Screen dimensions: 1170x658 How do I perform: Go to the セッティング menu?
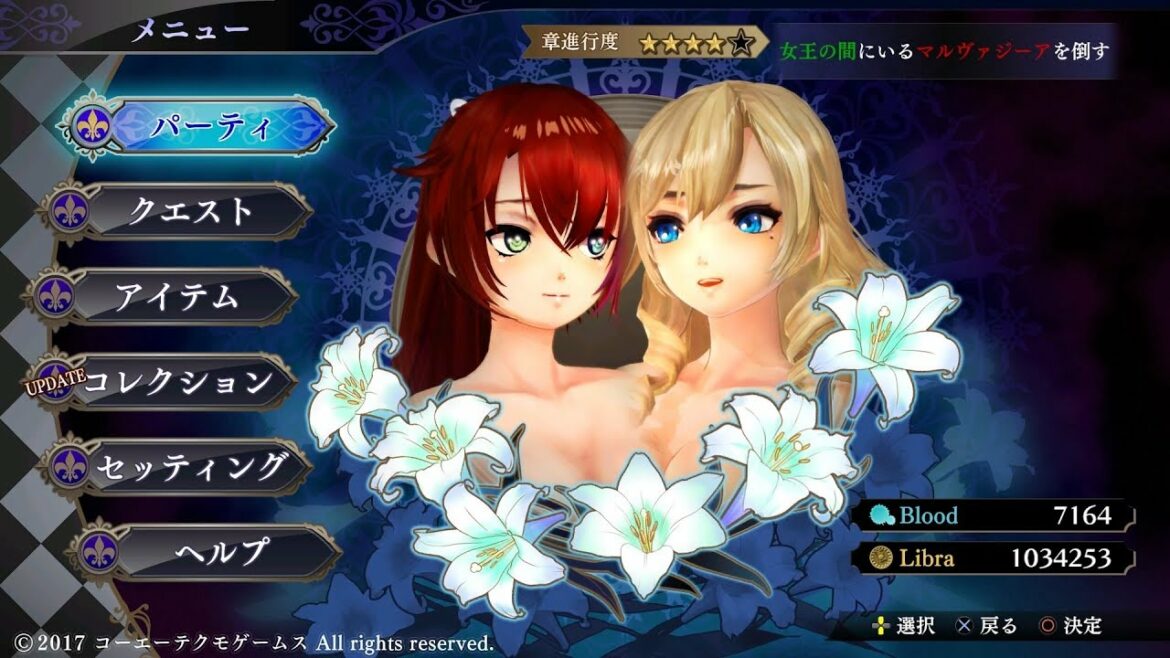coord(190,467)
